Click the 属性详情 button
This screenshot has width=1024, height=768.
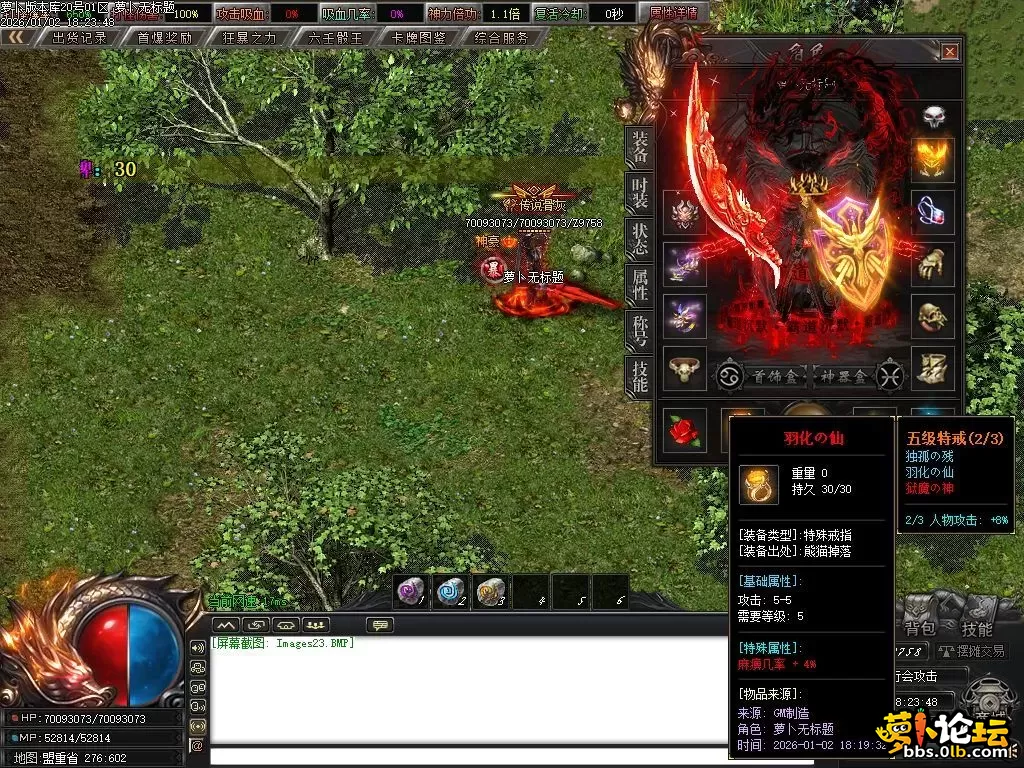tap(673, 14)
